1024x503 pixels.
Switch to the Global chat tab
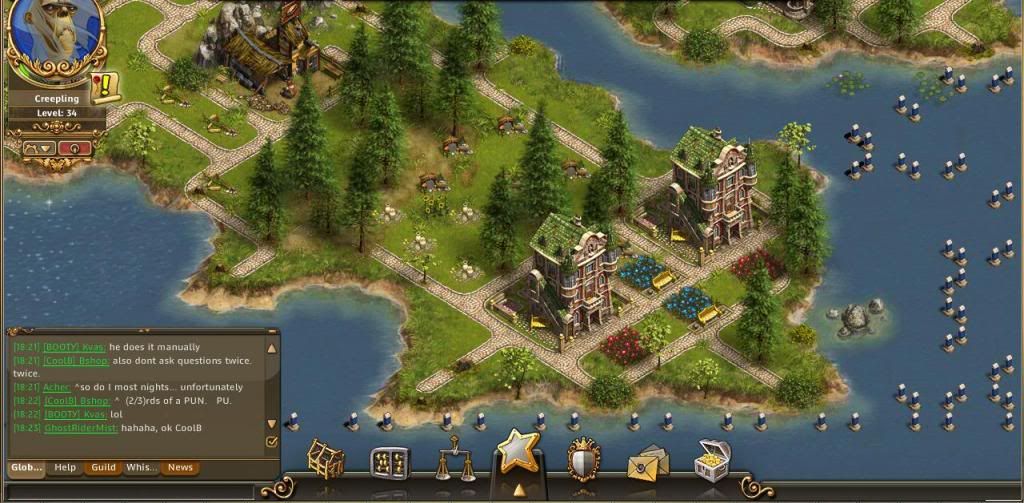pyautogui.click(x=26, y=467)
